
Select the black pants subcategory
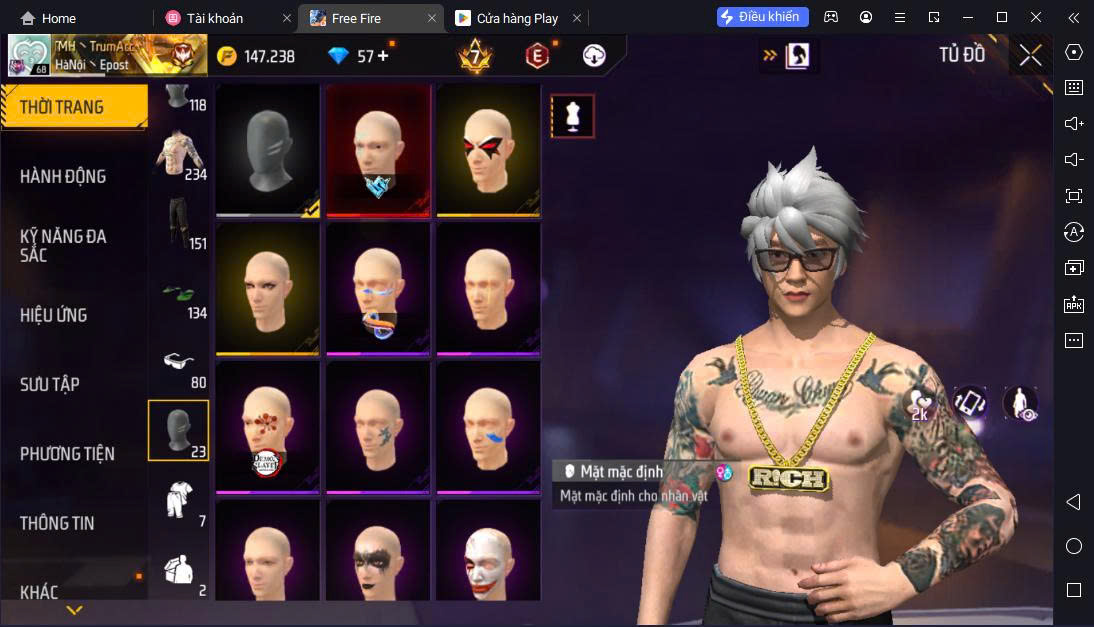(x=178, y=222)
